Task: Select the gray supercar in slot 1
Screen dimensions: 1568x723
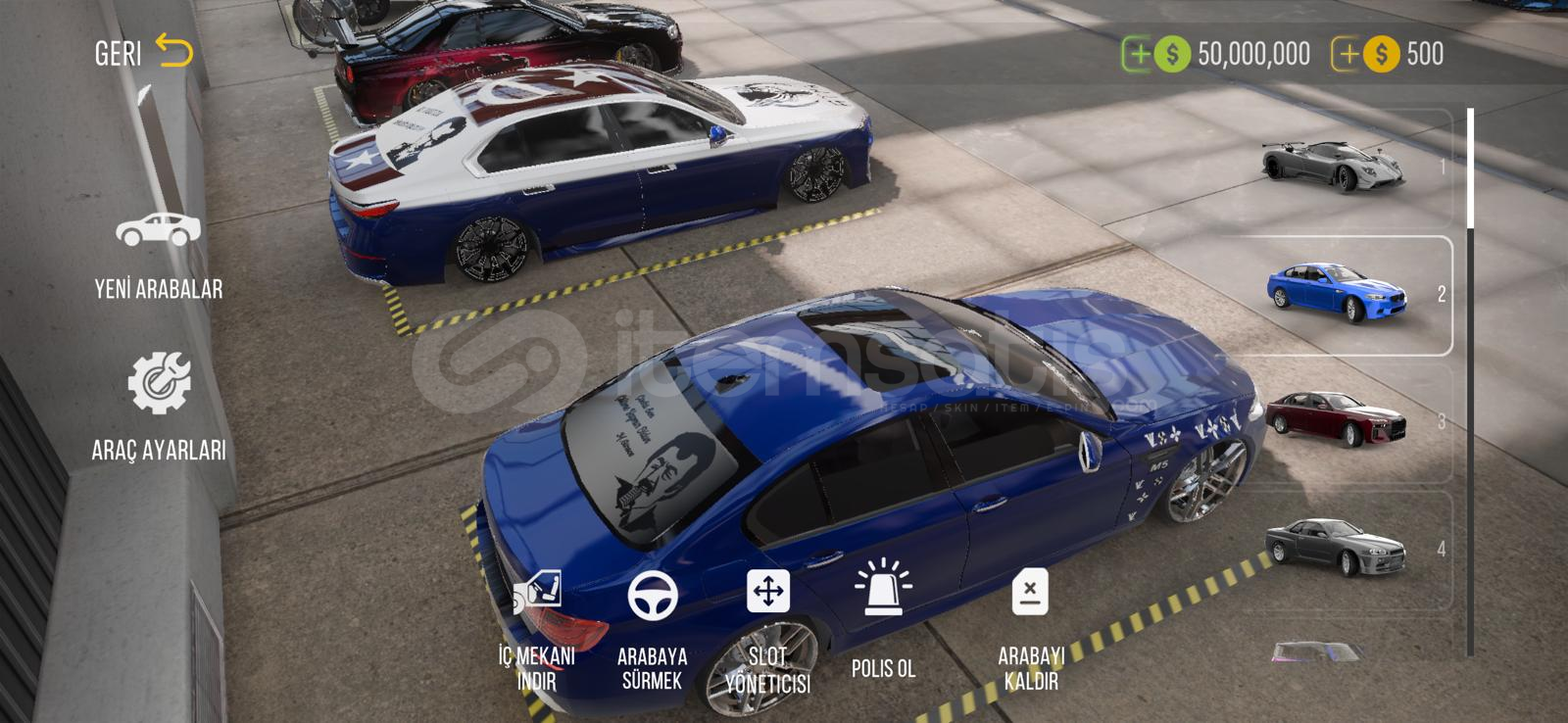Action: pyautogui.click(x=1335, y=169)
